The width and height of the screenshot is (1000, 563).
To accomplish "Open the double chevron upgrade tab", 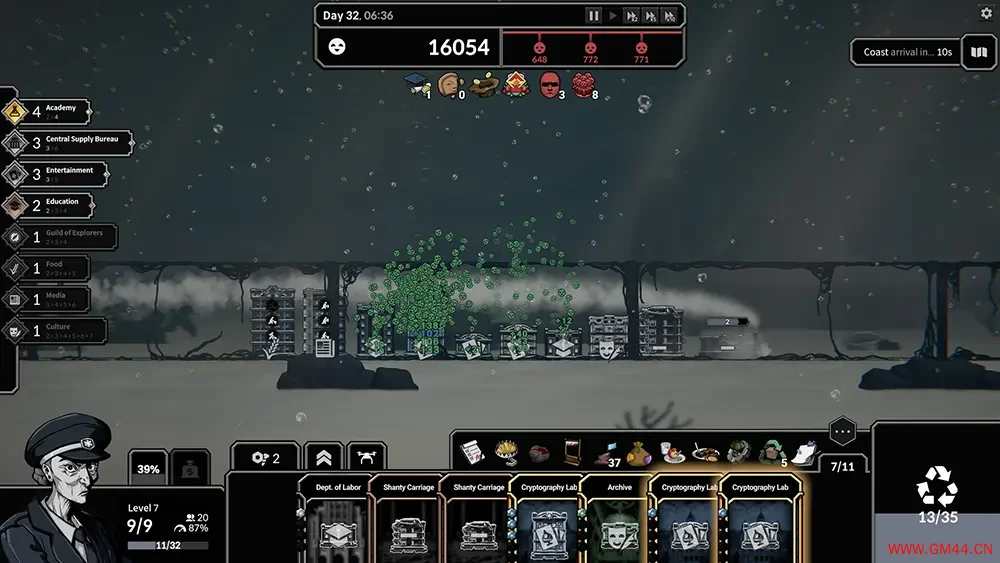I will [x=324, y=458].
